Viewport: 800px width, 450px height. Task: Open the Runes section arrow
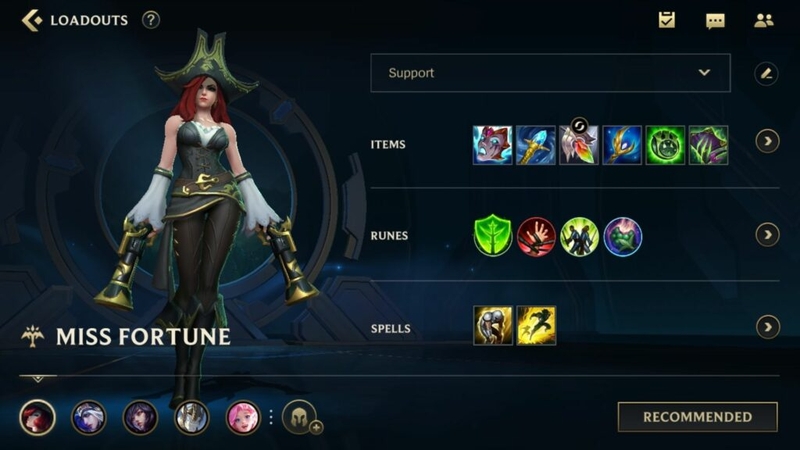tap(767, 235)
